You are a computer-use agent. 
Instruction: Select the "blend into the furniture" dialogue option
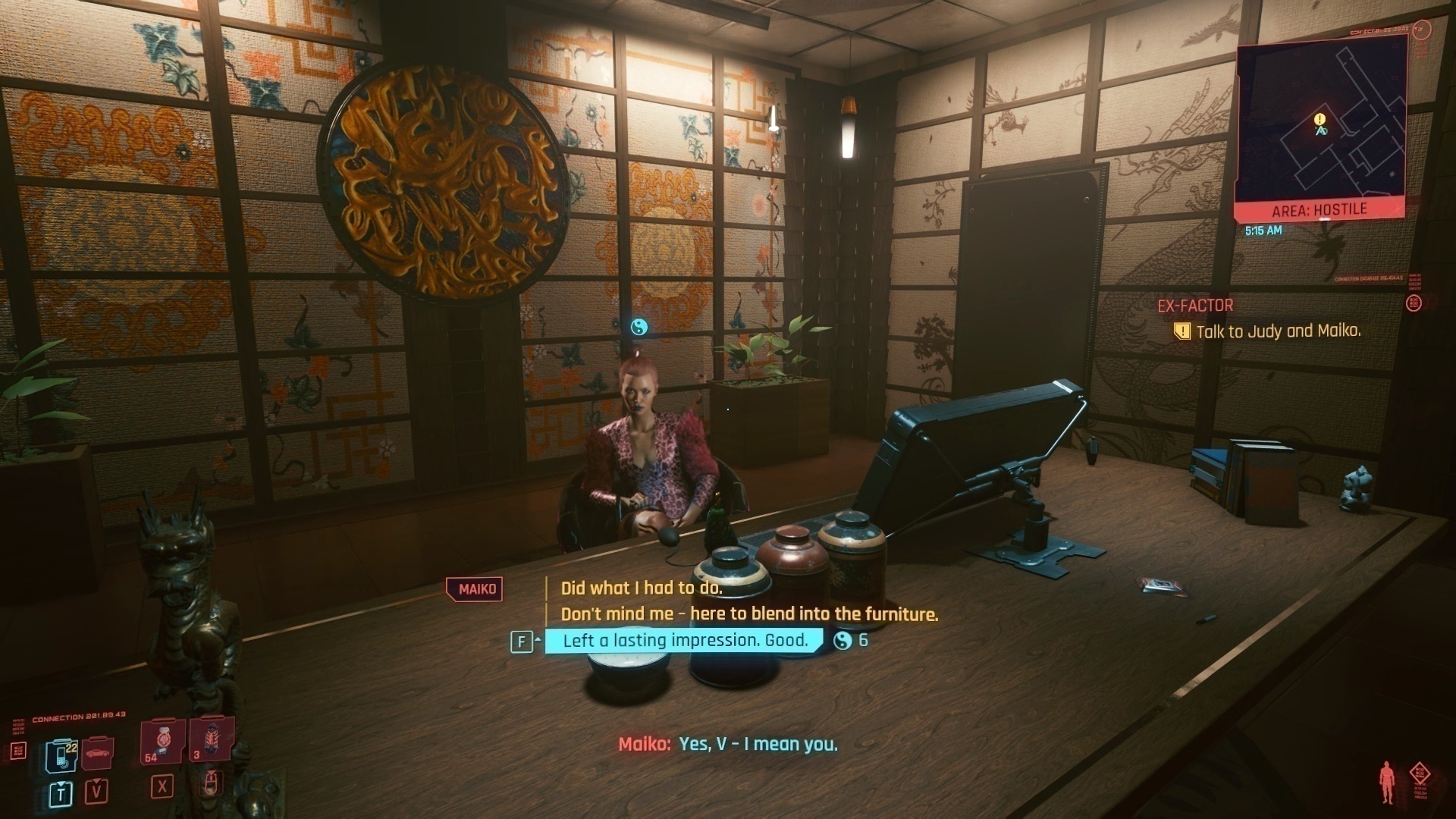click(x=749, y=614)
